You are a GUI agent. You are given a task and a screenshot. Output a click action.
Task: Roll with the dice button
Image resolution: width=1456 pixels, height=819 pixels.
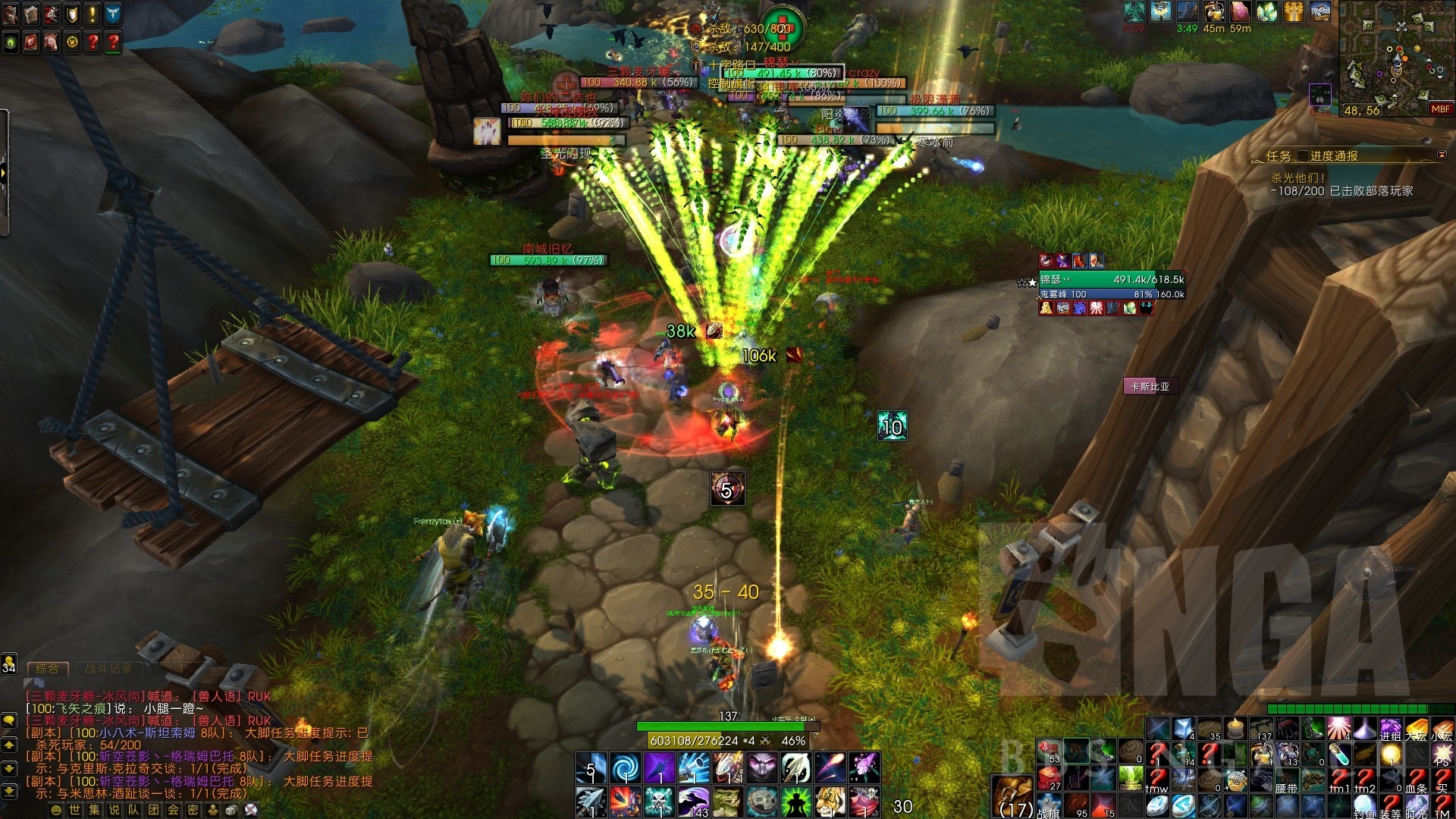[x=231, y=810]
